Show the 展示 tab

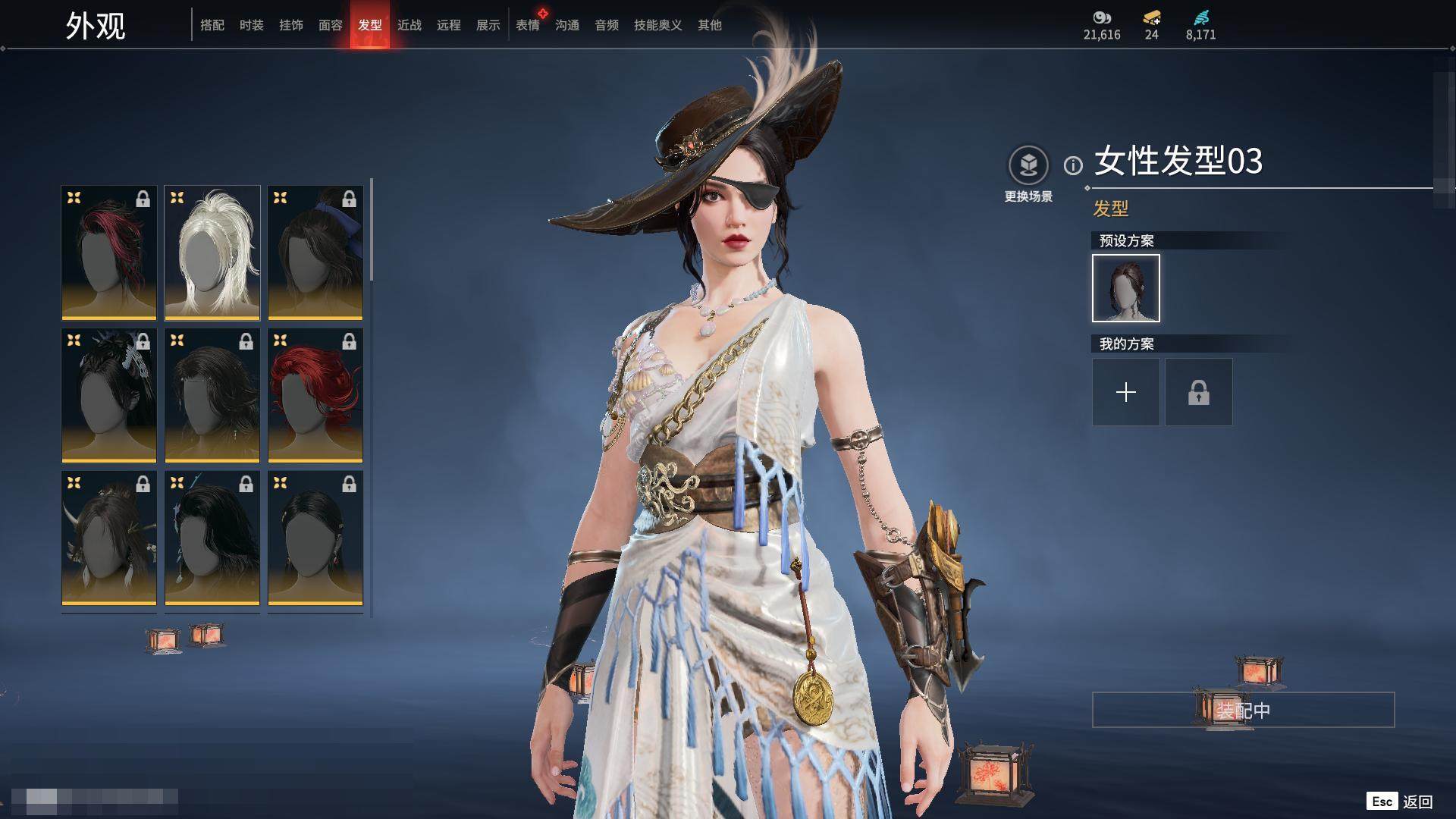pyautogui.click(x=488, y=25)
